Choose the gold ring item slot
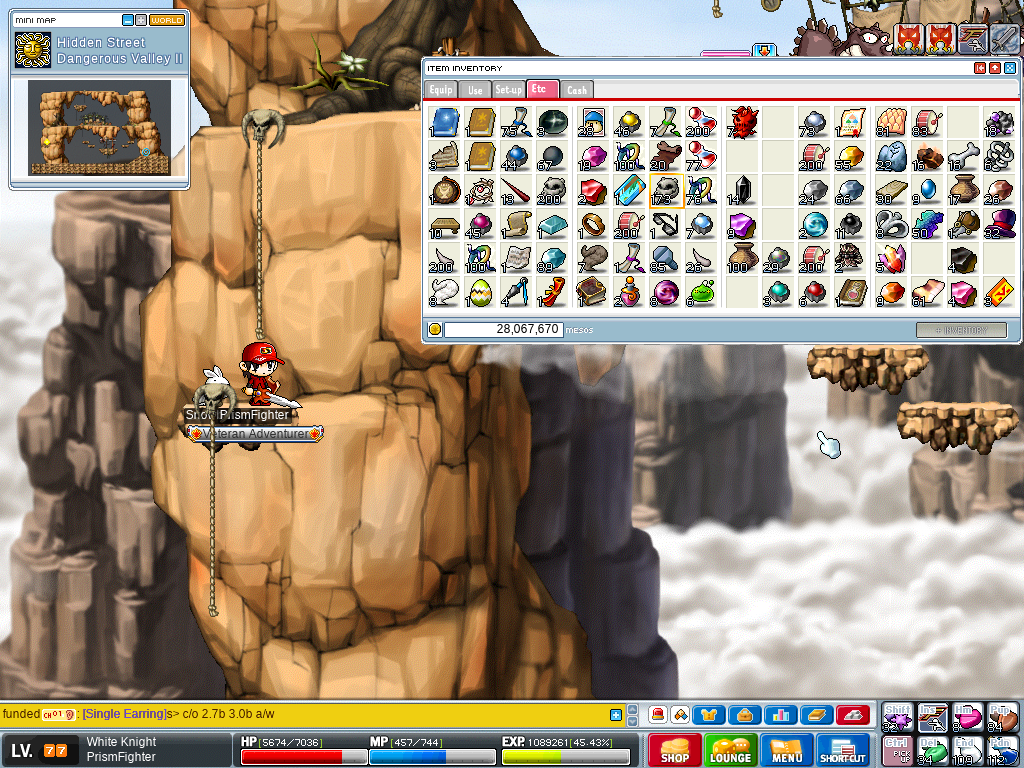This screenshot has height=768, width=1024. point(592,224)
